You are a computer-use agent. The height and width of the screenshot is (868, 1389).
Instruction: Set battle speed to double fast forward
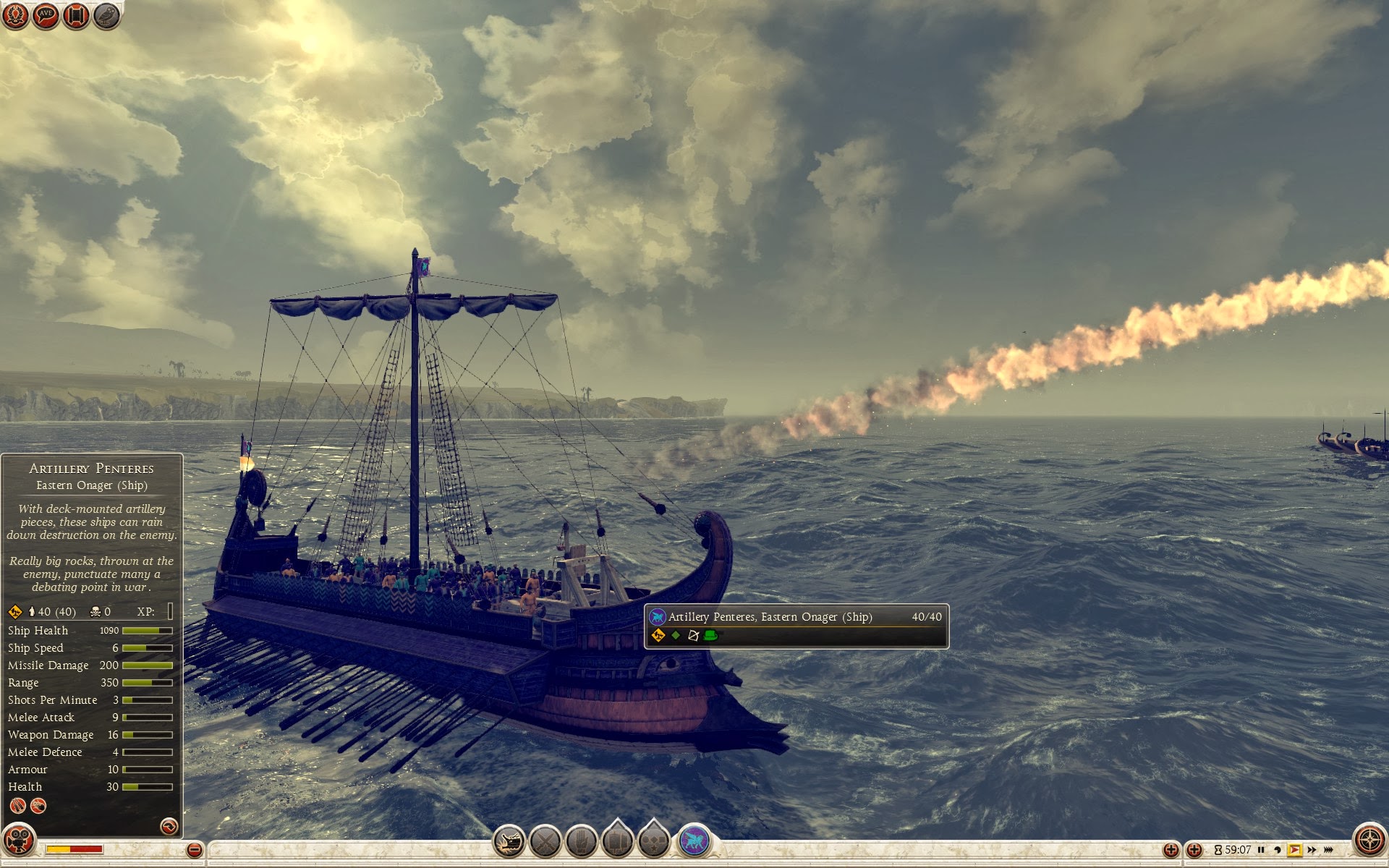click(1312, 850)
